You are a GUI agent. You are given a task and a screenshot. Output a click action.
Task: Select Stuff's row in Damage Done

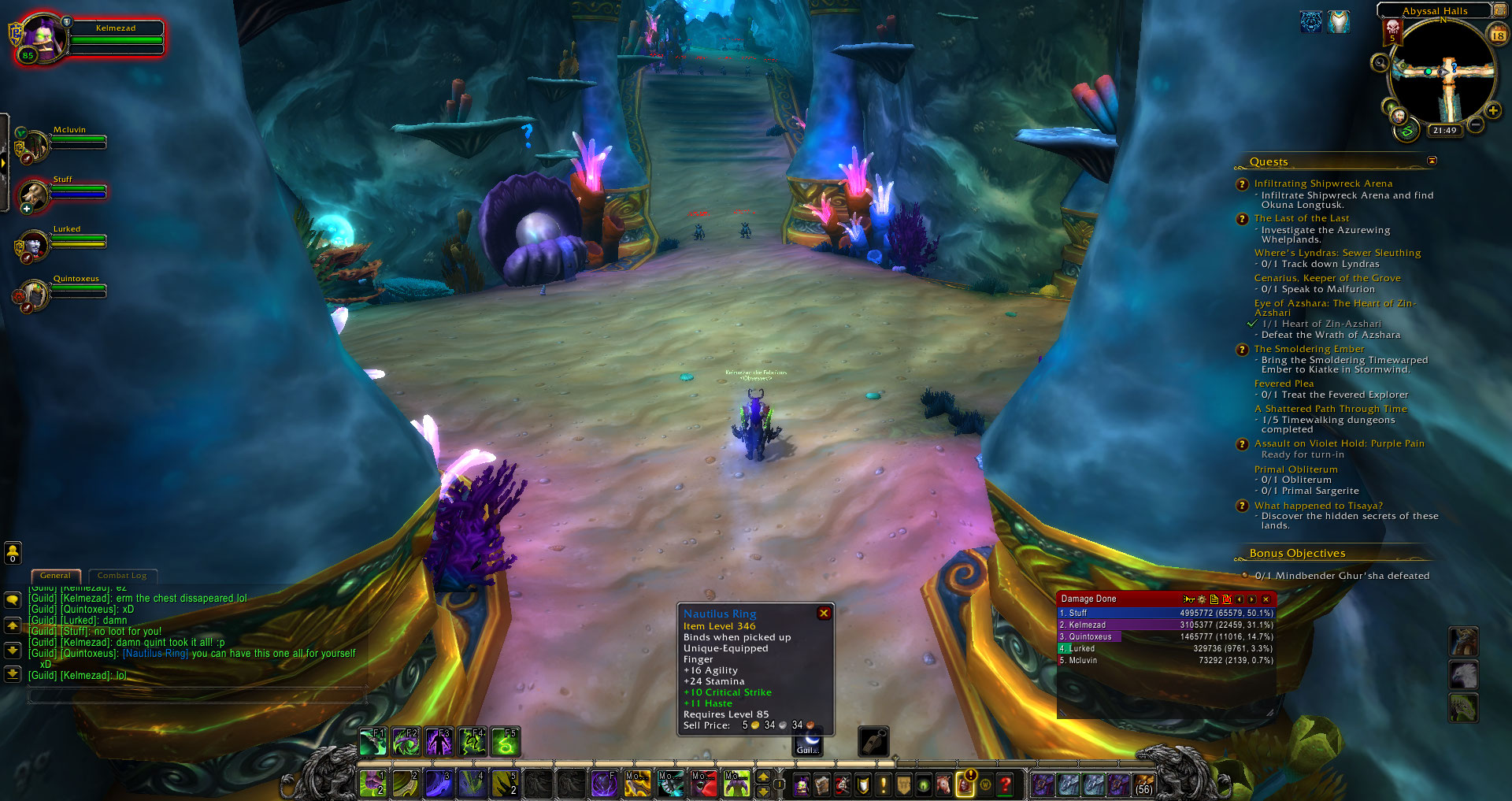click(x=1165, y=613)
